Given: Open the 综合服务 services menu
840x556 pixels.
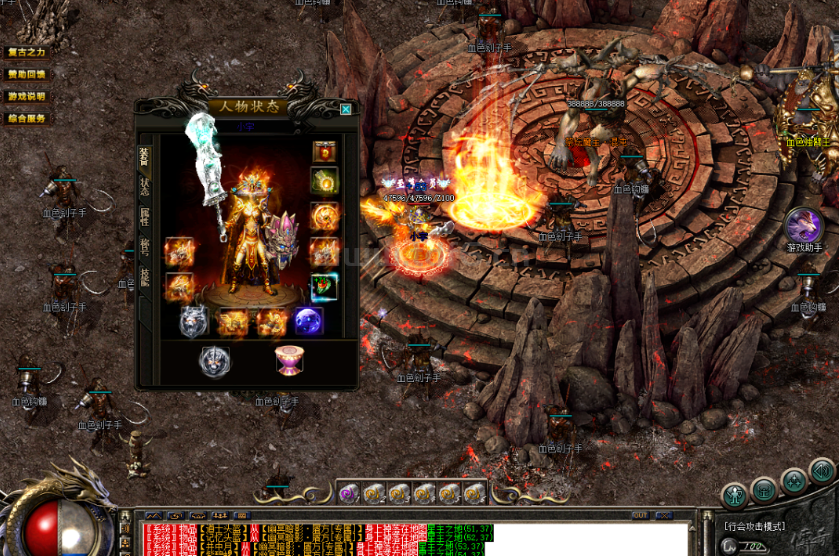Looking at the screenshot, I should (x=27, y=118).
